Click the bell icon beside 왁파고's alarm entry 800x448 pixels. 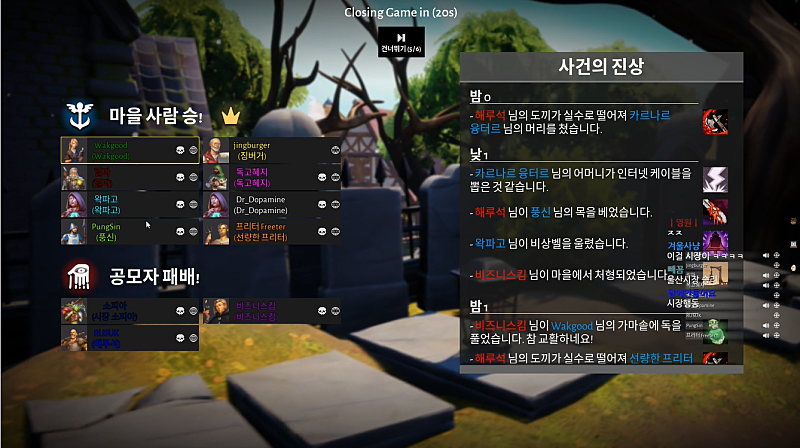(x=715, y=243)
